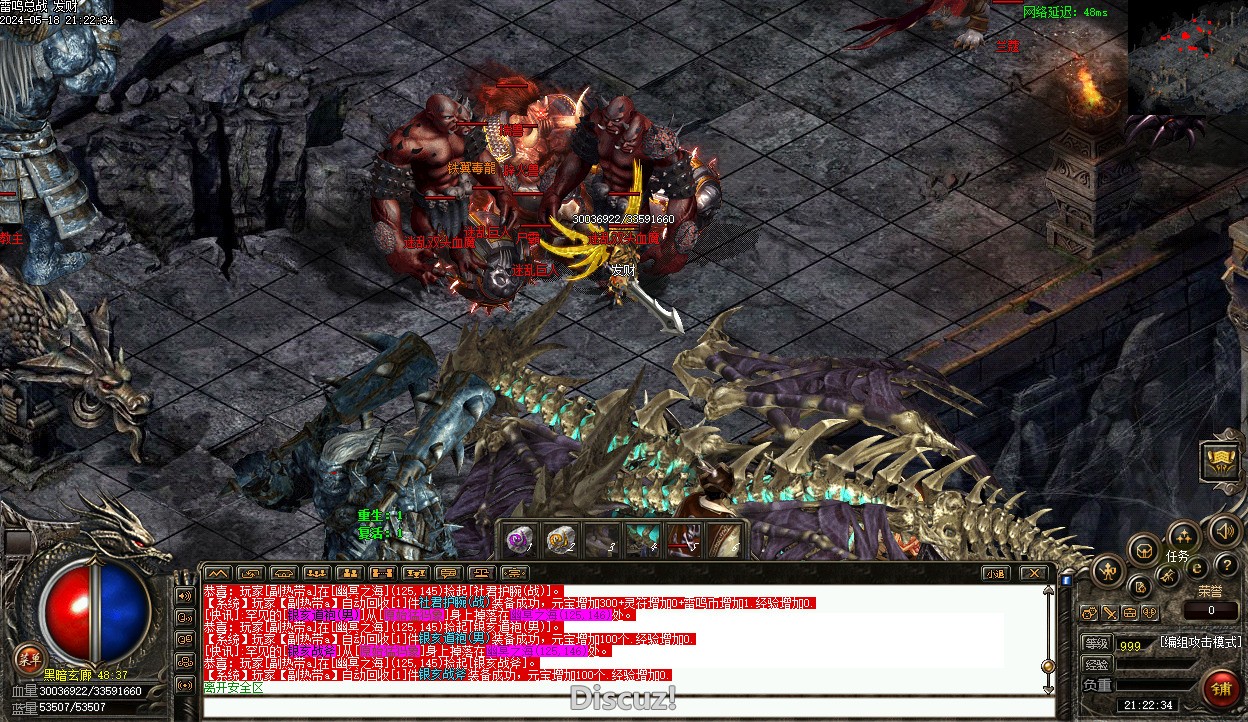The width and height of the screenshot is (1248, 722).
Task: Select the purple swirl scroll in slot 1
Action: click(518, 540)
